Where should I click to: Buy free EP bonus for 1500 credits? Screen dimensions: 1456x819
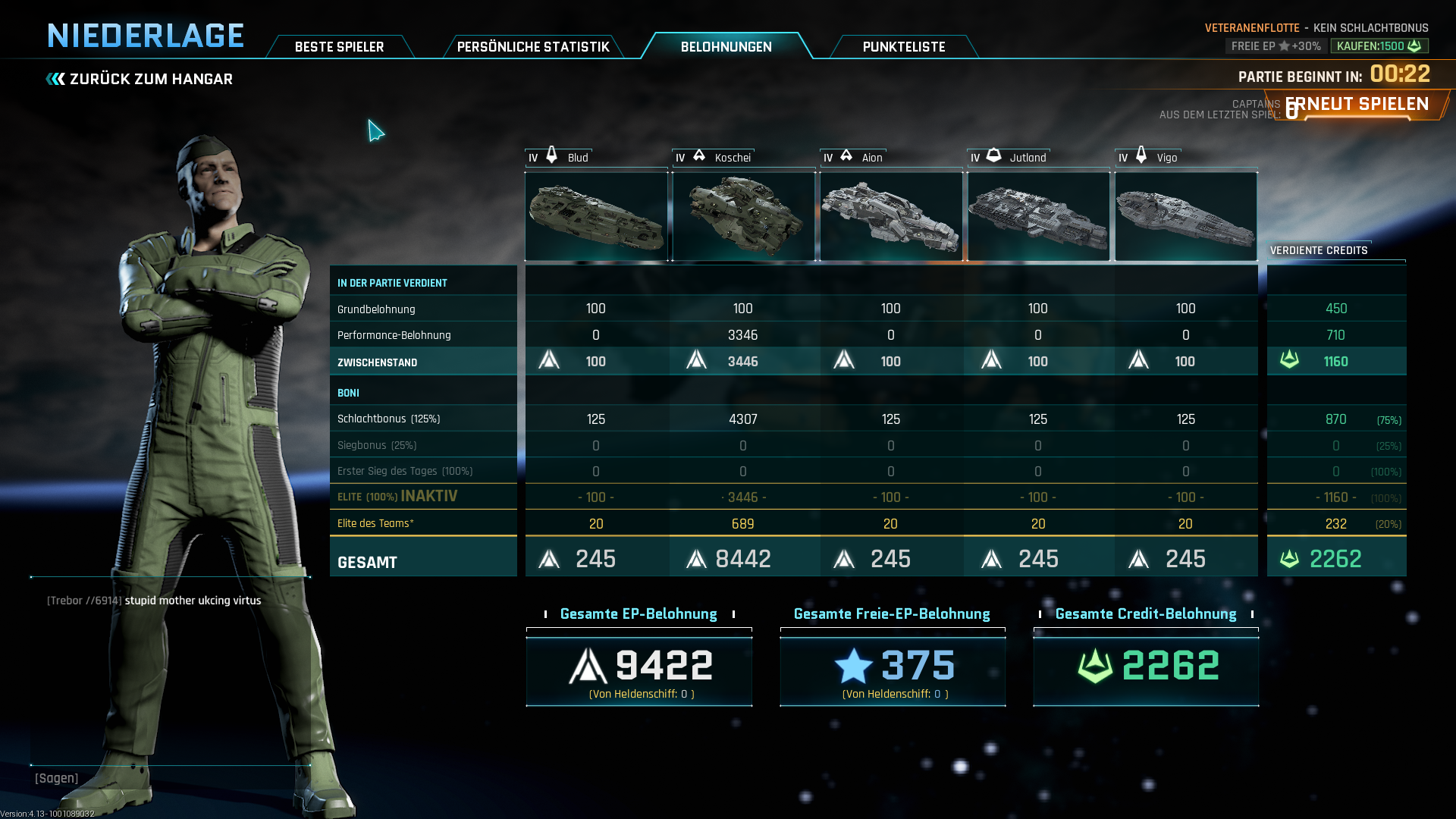1379,46
